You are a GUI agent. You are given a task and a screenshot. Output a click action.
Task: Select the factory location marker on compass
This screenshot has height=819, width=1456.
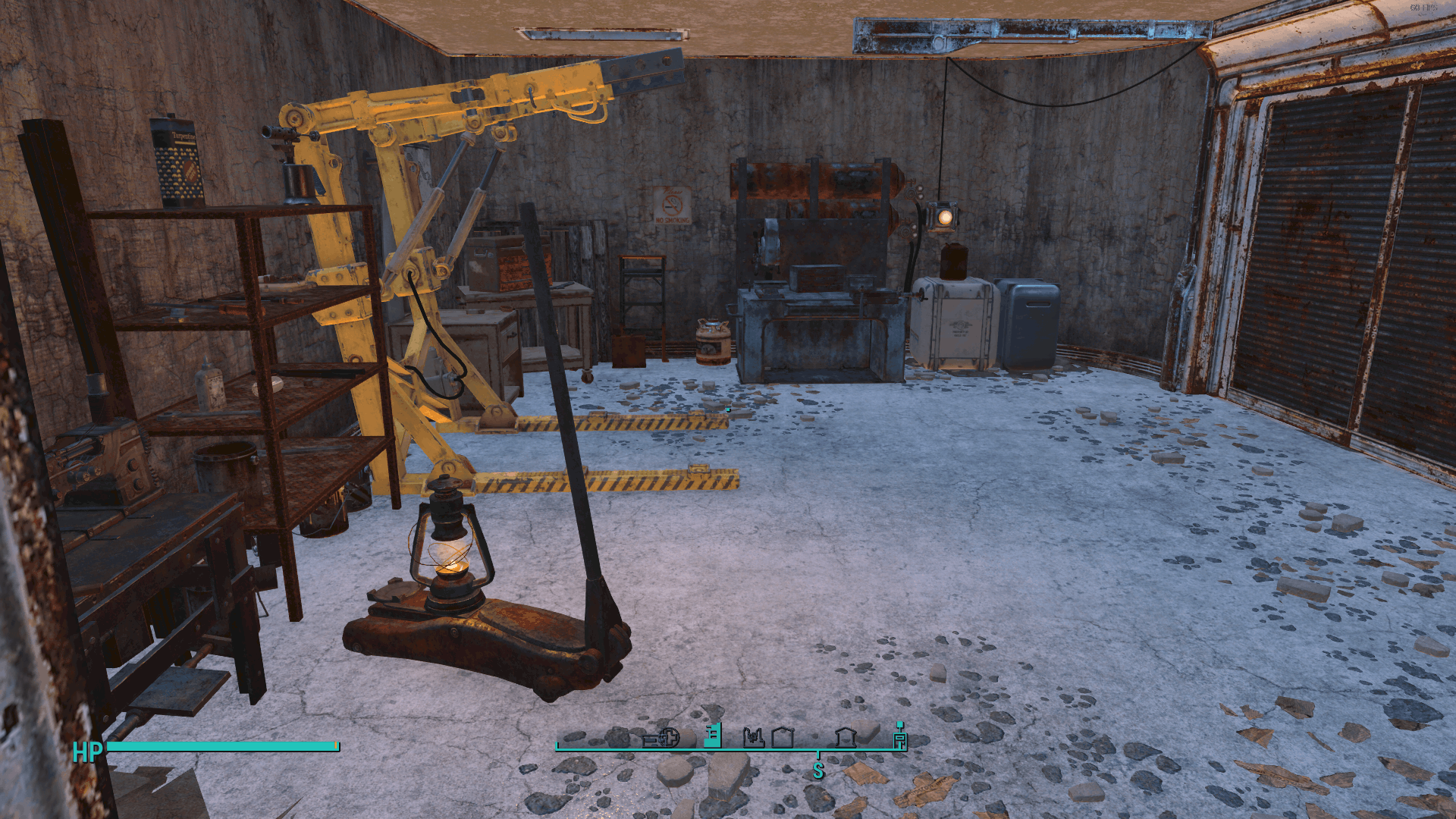tap(753, 737)
